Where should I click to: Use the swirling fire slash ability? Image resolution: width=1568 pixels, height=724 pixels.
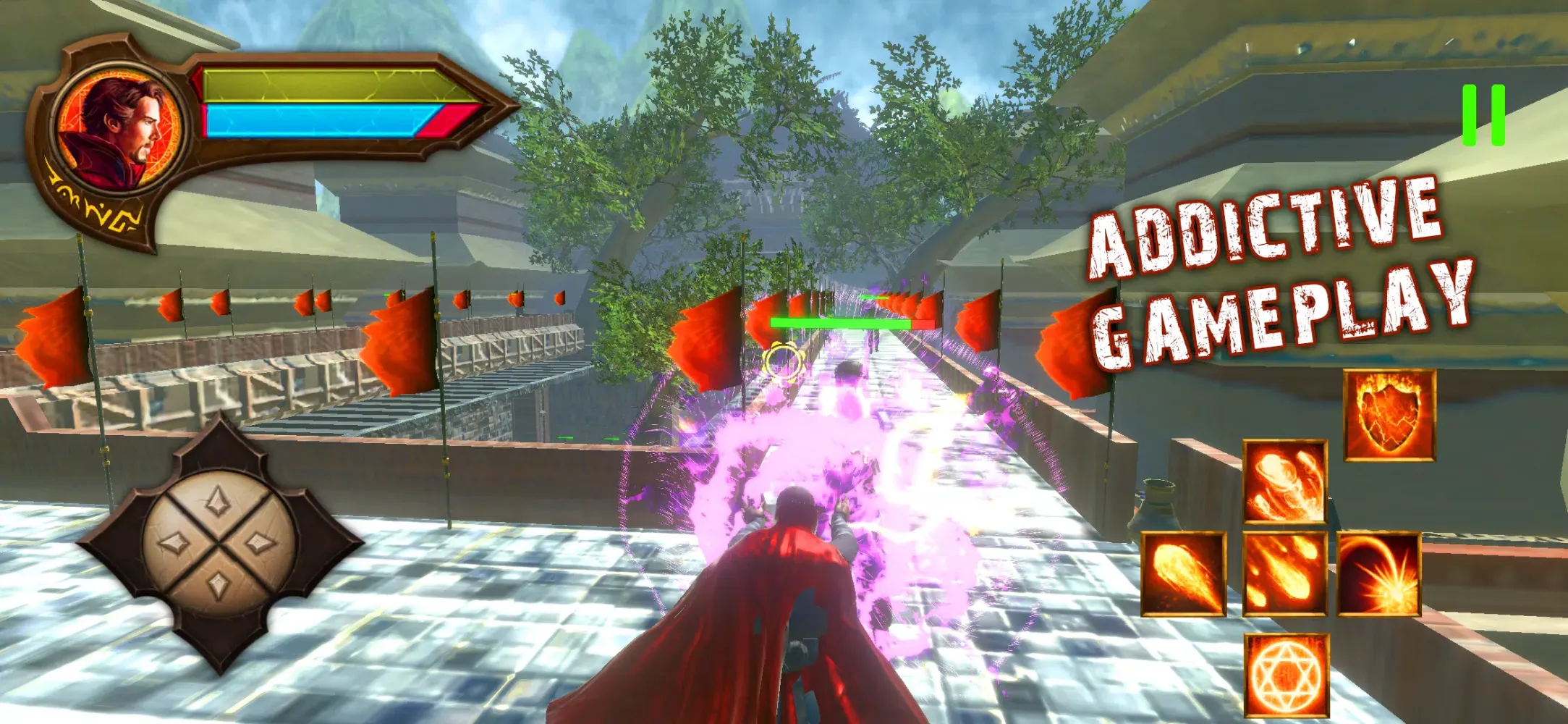pyautogui.click(x=1285, y=481)
